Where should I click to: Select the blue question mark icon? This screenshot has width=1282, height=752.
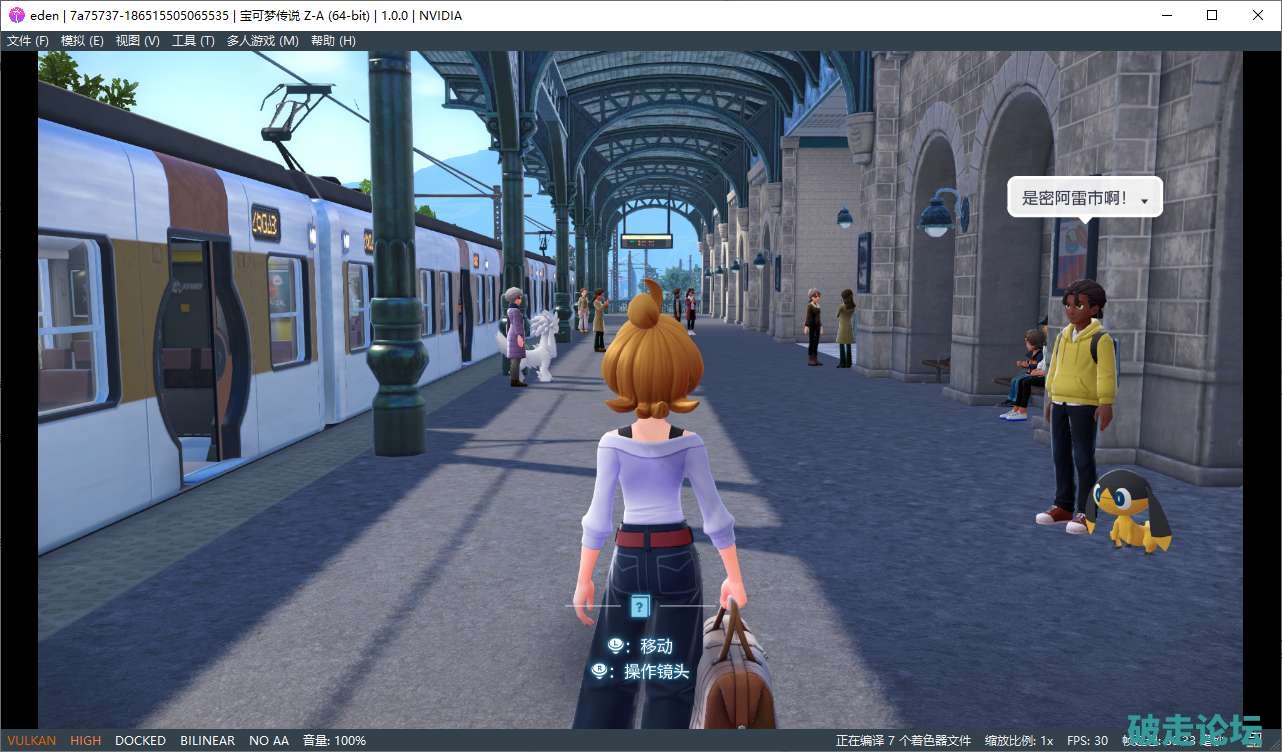640,605
